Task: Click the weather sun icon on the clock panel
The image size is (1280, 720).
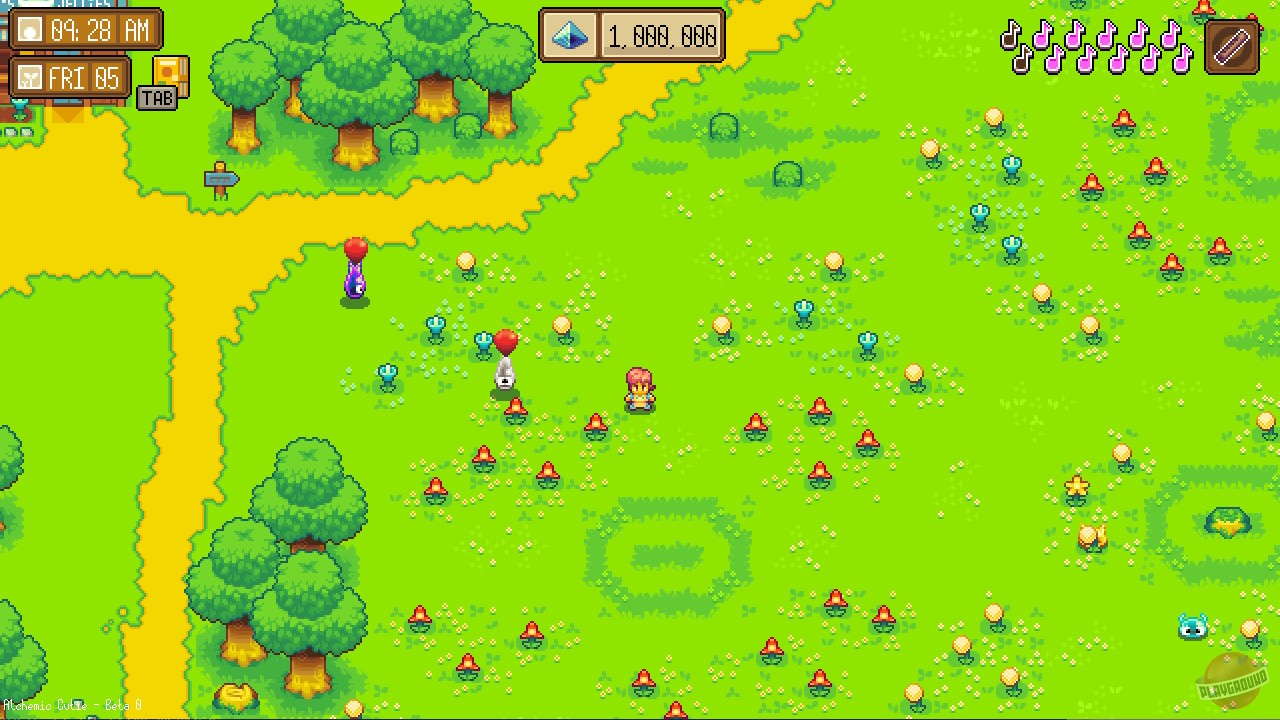Action: pyautogui.click(x=32, y=30)
